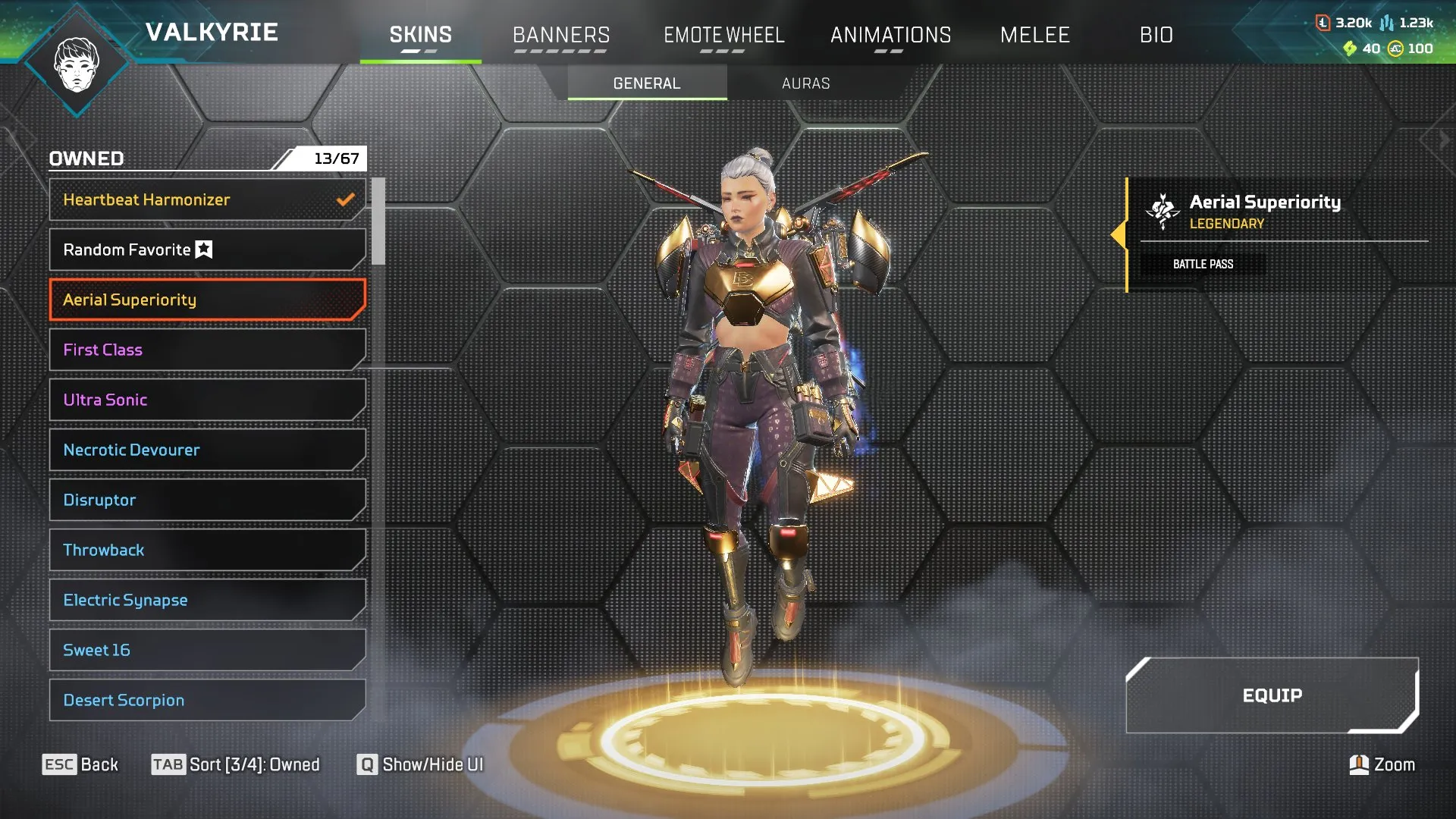Toggle the favorite star on Random Favorite
Screen dimensions: 1456x819
click(203, 248)
